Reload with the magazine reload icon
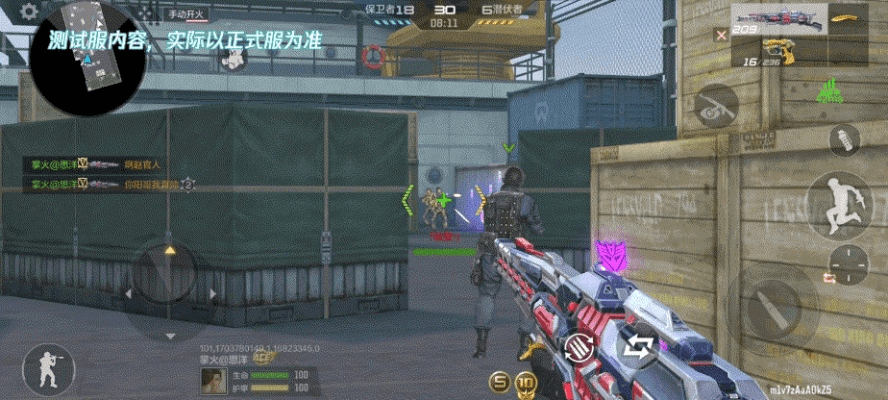 pos(578,347)
